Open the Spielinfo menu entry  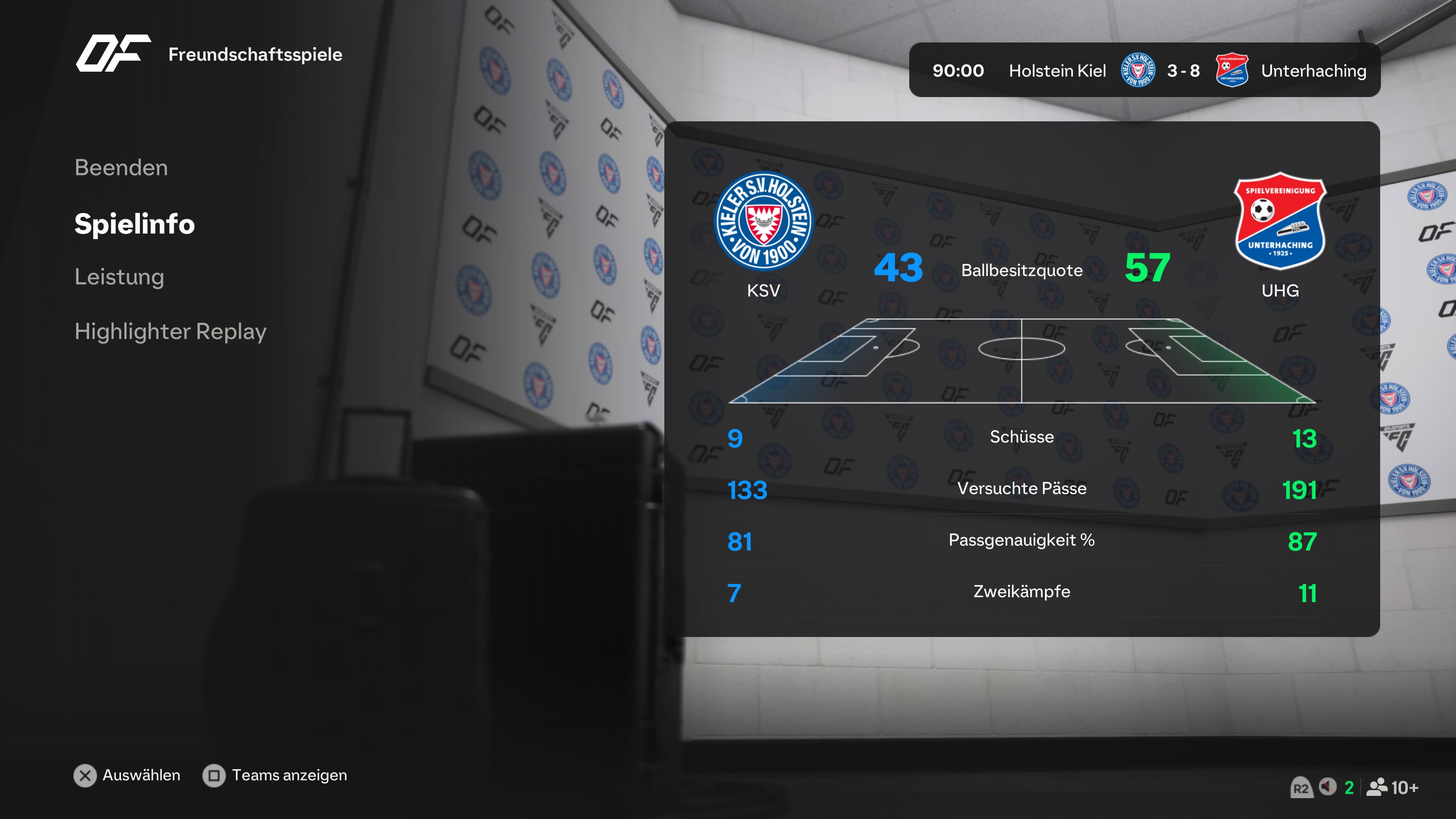point(135,224)
